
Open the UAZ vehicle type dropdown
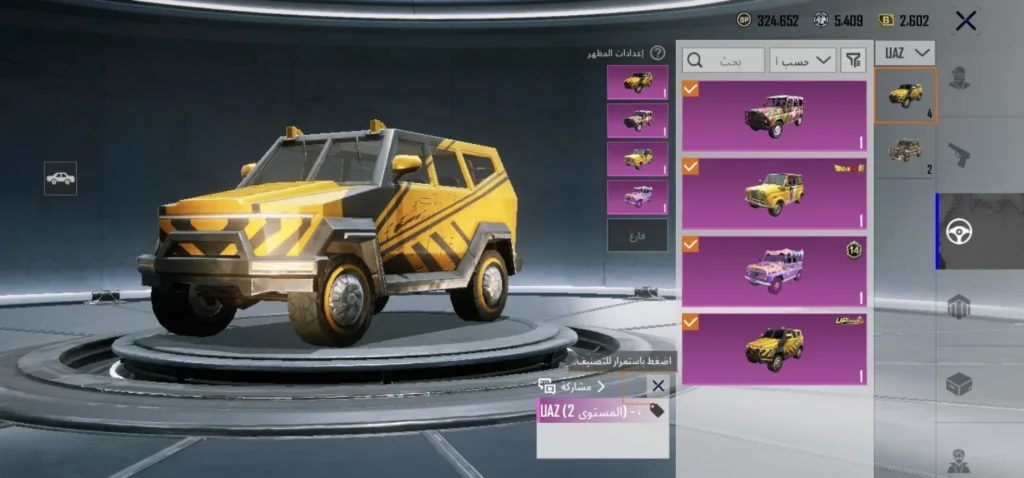pos(905,53)
